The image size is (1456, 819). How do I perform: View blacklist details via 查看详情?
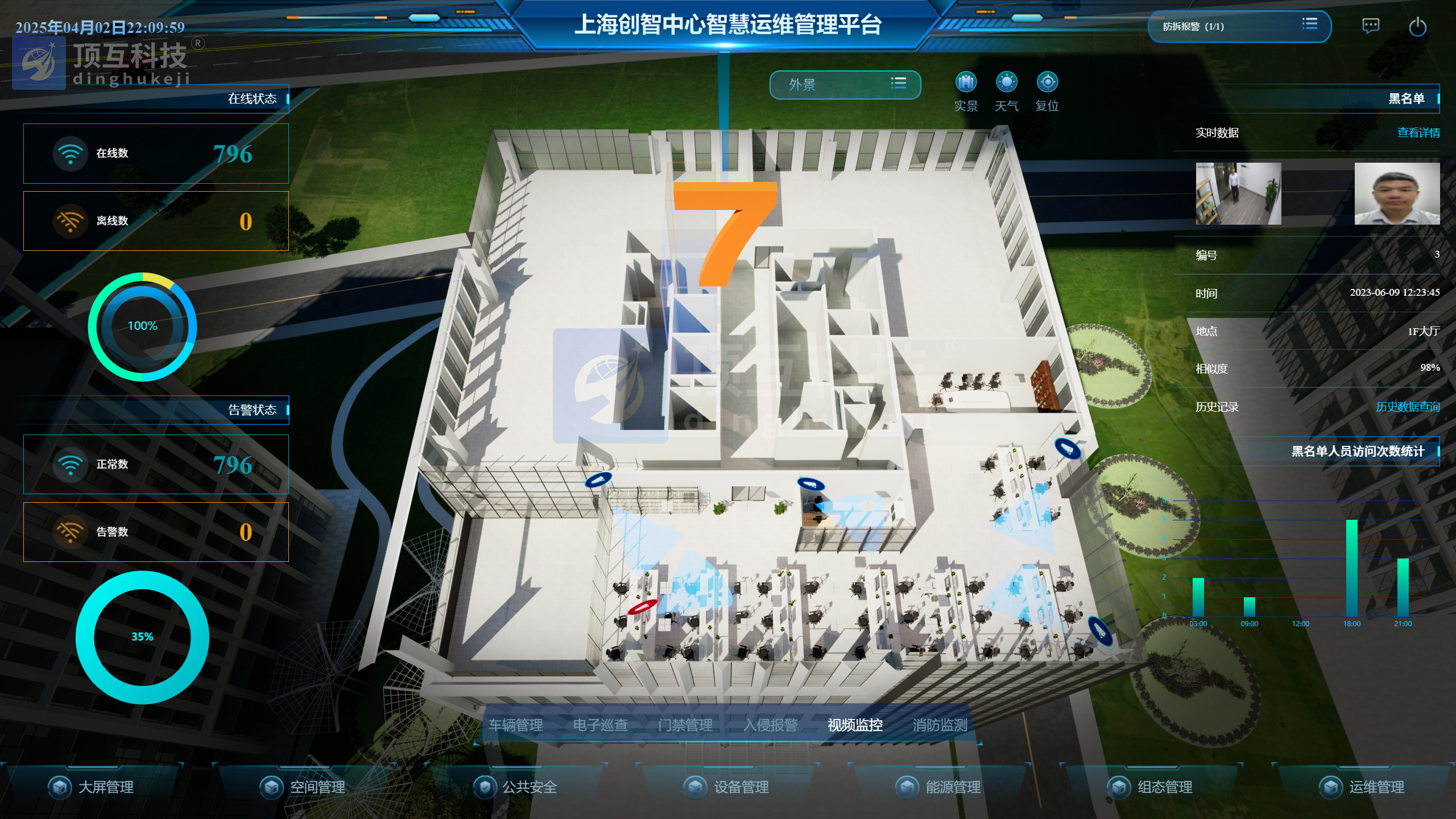[x=1418, y=133]
